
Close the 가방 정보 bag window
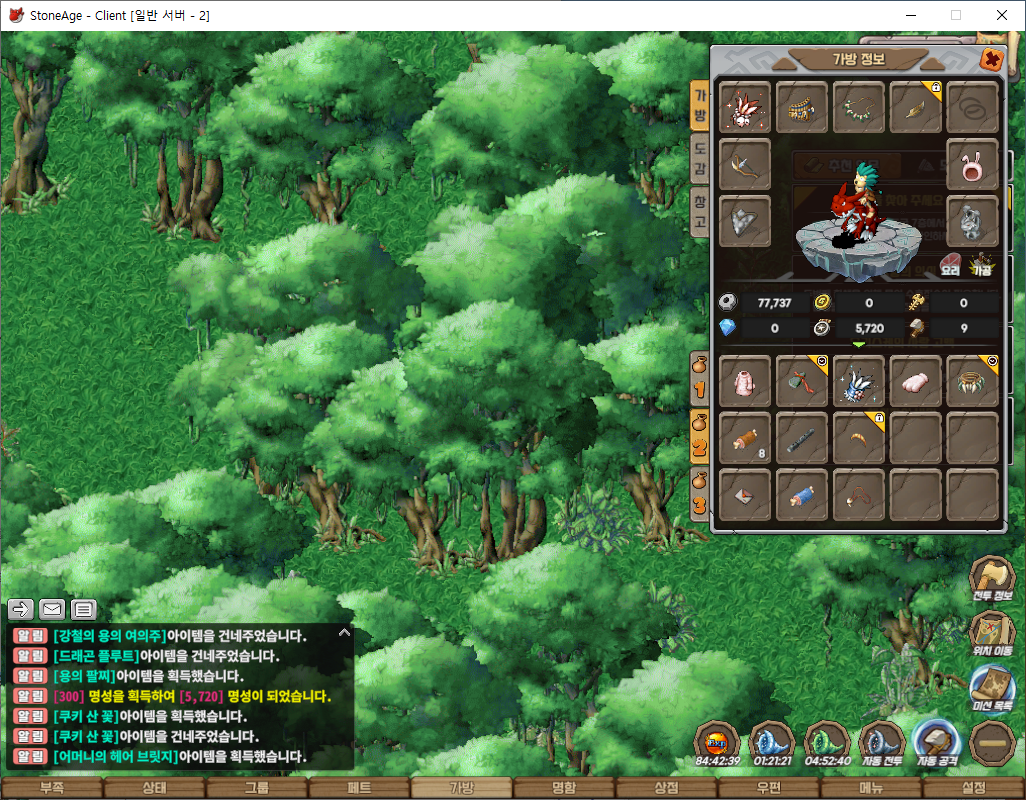pos(990,59)
